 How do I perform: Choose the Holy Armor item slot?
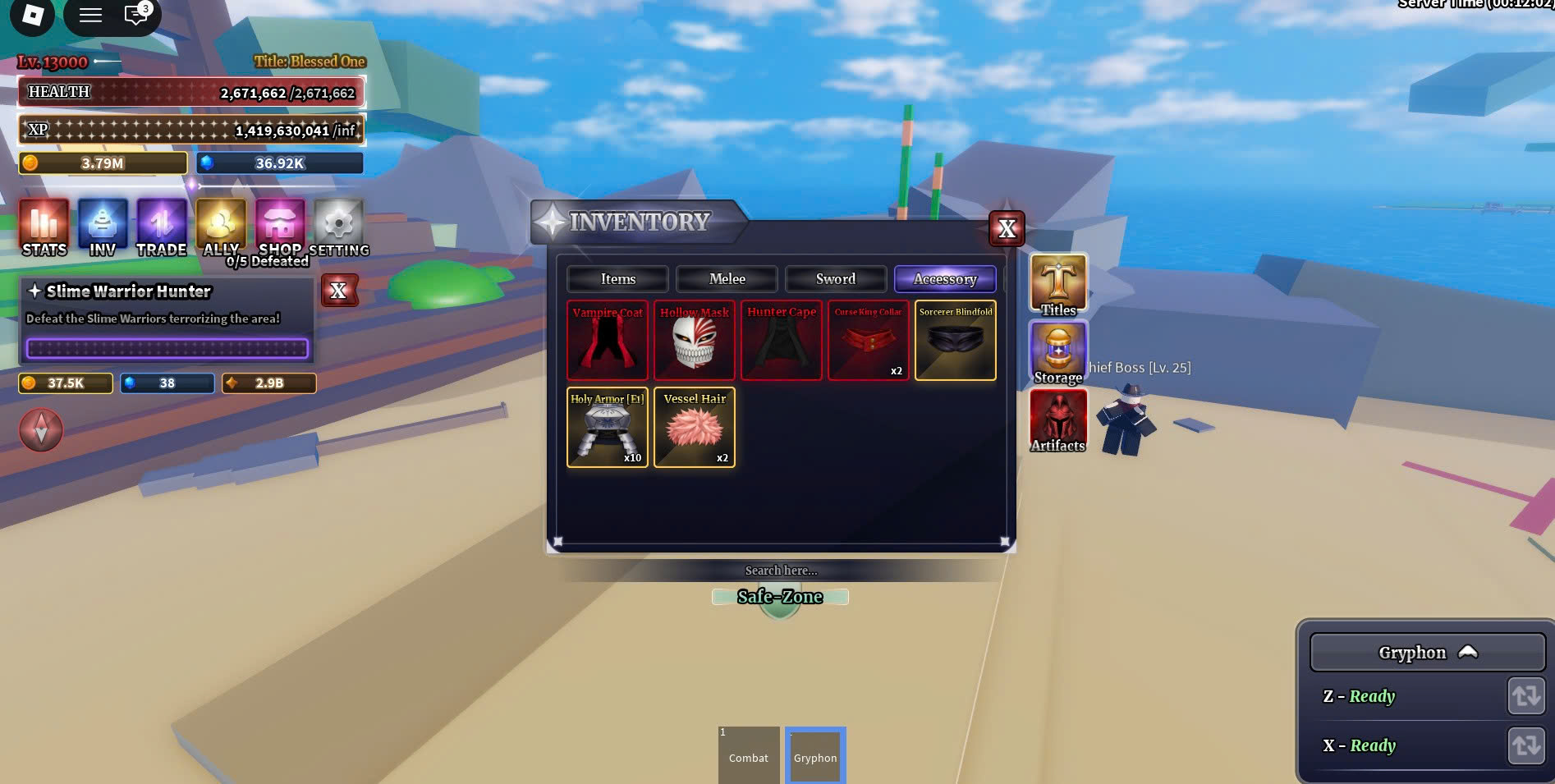(x=608, y=428)
